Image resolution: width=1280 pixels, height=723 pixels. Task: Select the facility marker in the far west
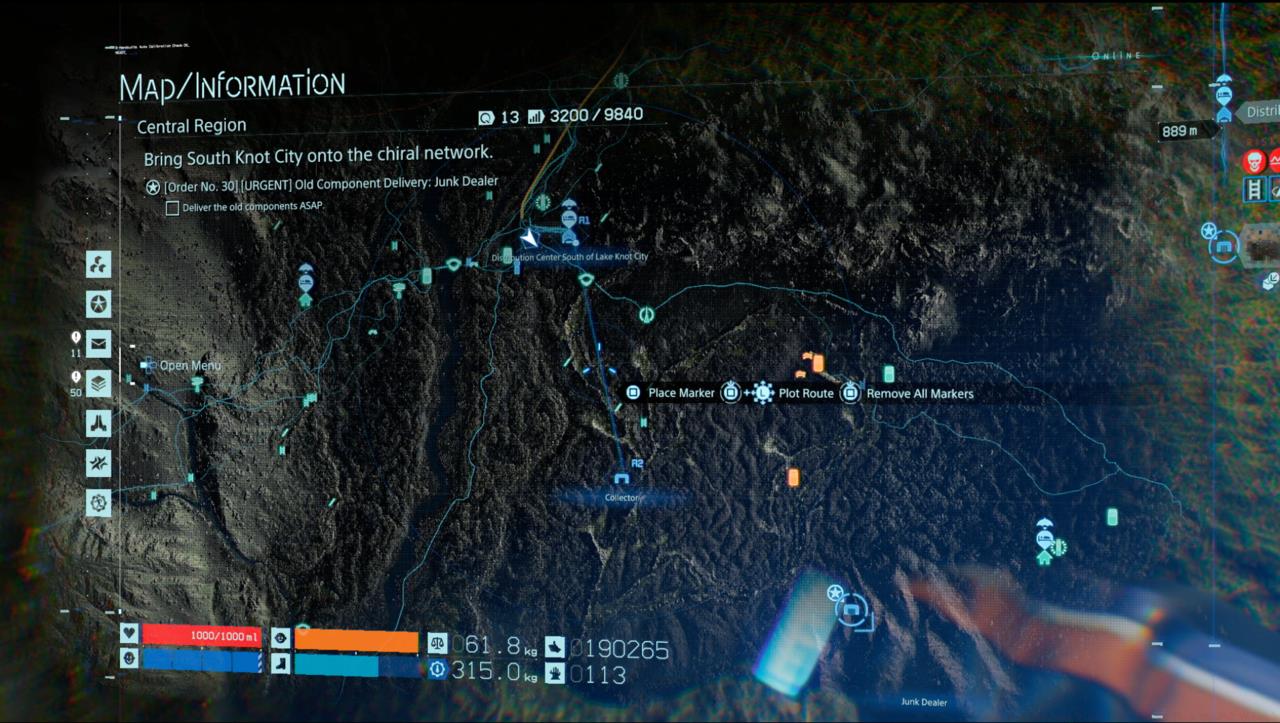305,283
